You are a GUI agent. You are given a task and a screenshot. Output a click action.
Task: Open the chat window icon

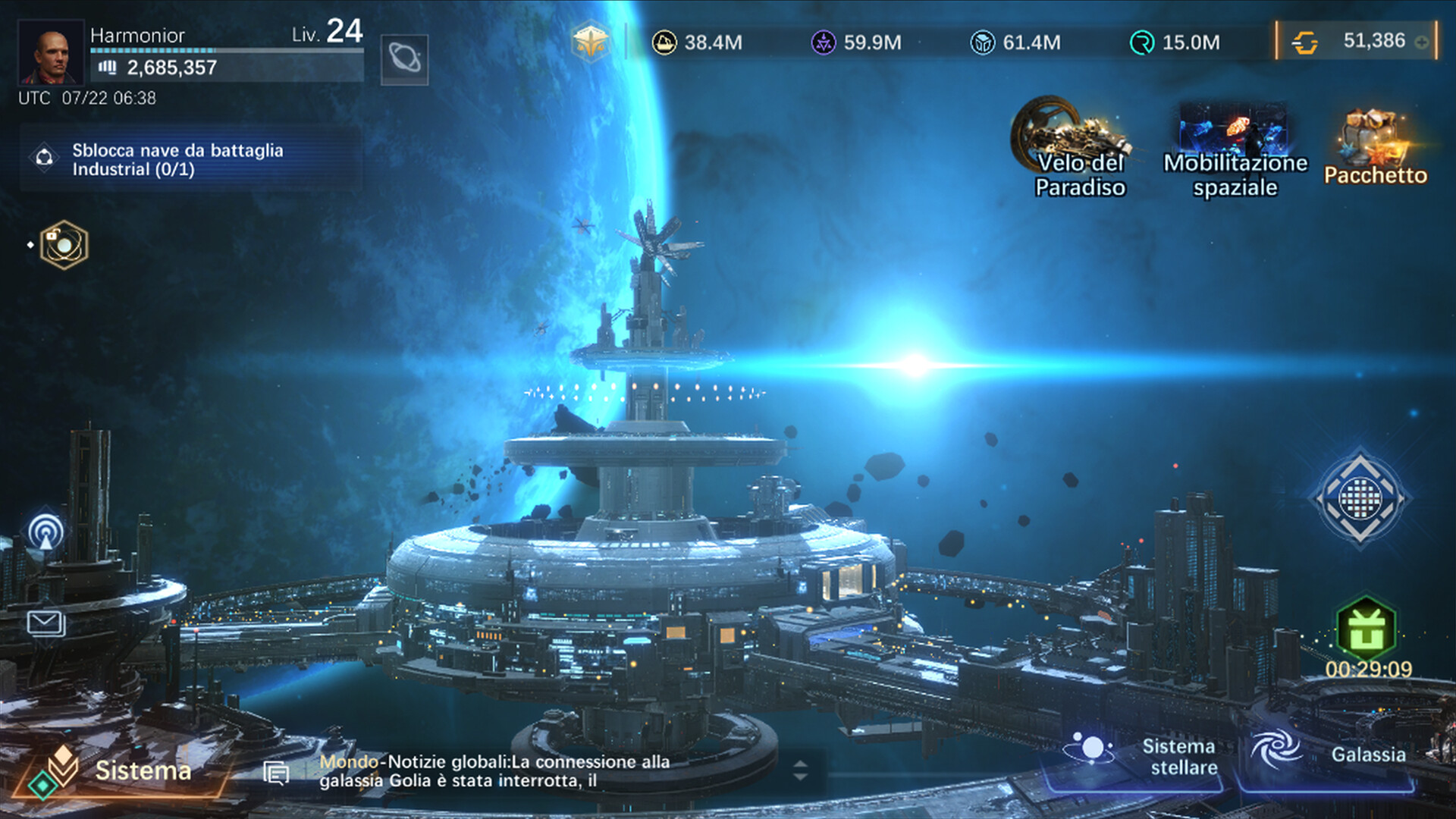[276, 773]
